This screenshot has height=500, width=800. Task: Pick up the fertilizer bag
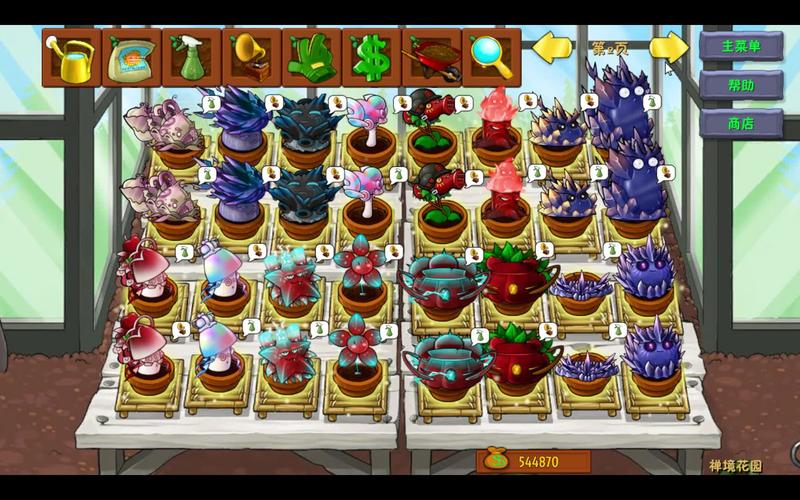pyautogui.click(x=131, y=58)
